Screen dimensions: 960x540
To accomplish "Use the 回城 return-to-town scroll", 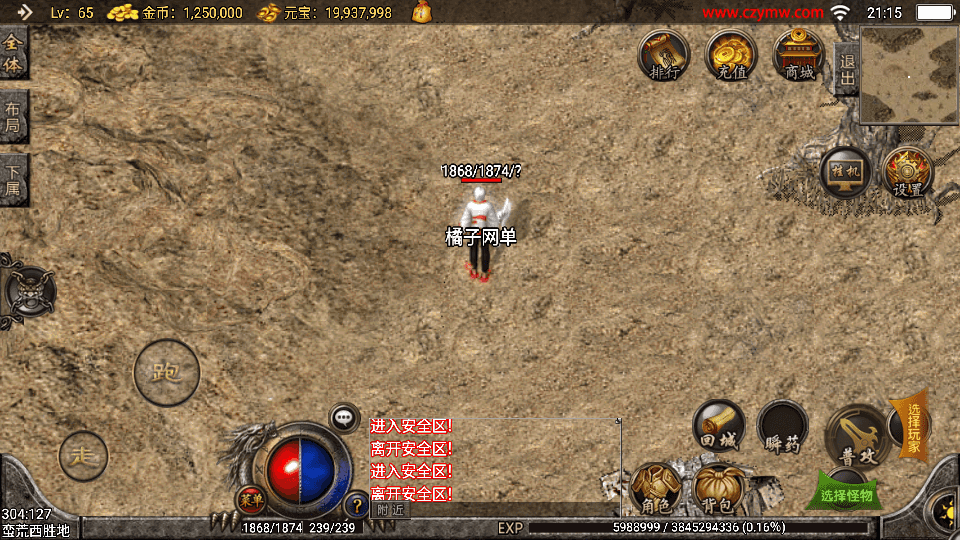I will 719,427.
